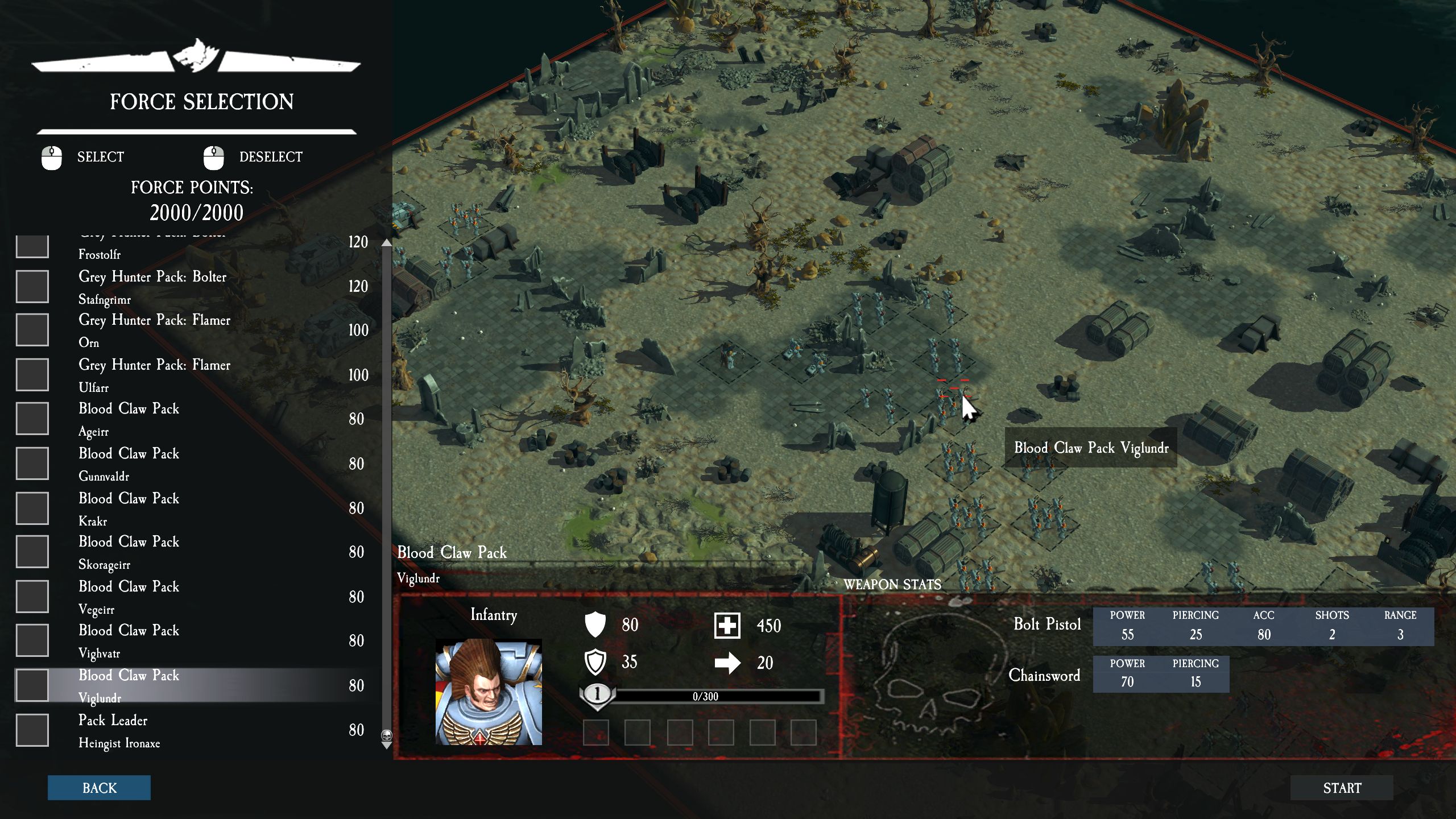Screen dimensions: 1456x819
Task: Toggle the highlighted Blood Claw Pack Viglundr
Action: click(x=32, y=685)
